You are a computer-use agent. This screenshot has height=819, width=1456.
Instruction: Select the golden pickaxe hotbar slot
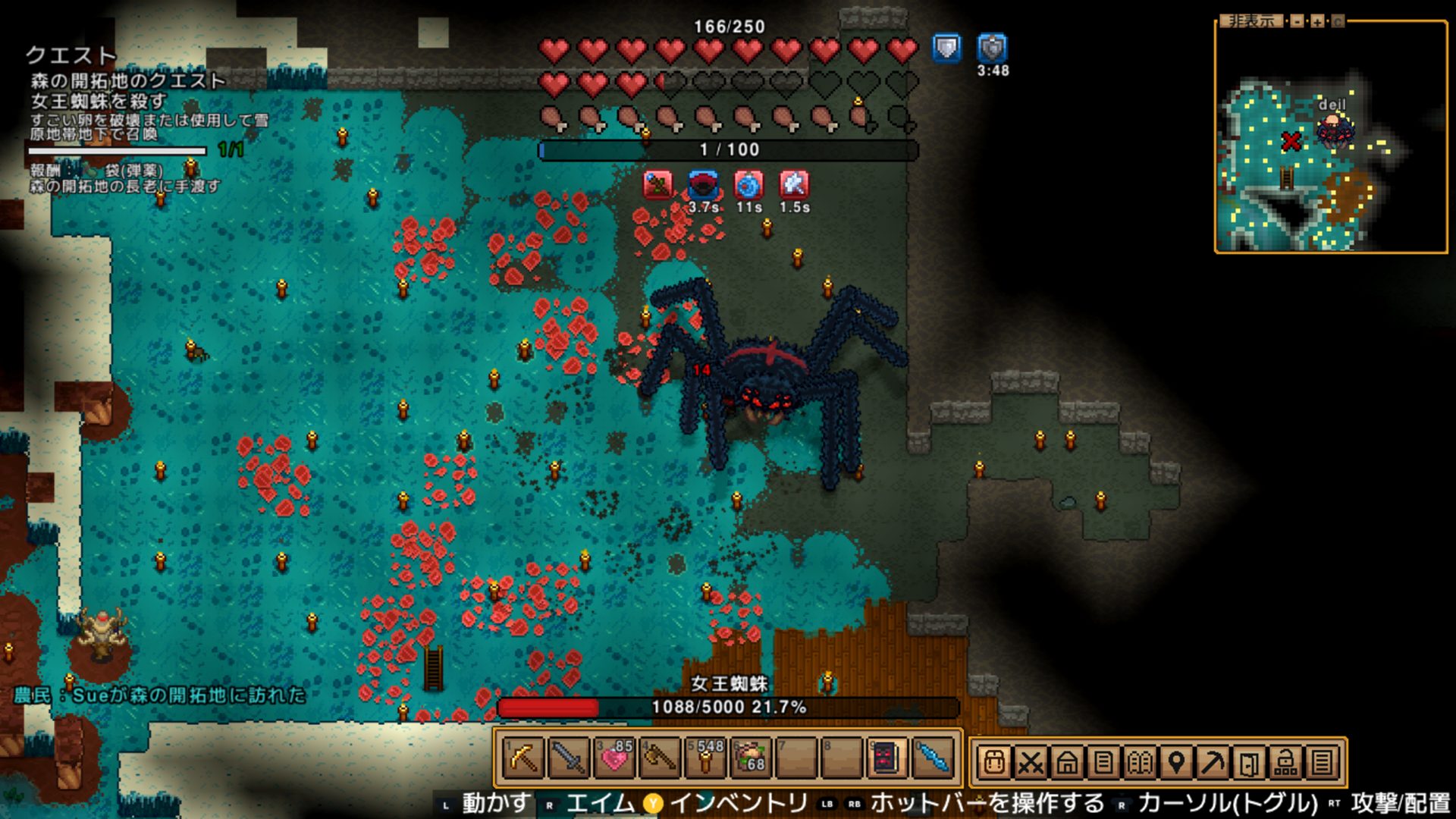coord(523,759)
